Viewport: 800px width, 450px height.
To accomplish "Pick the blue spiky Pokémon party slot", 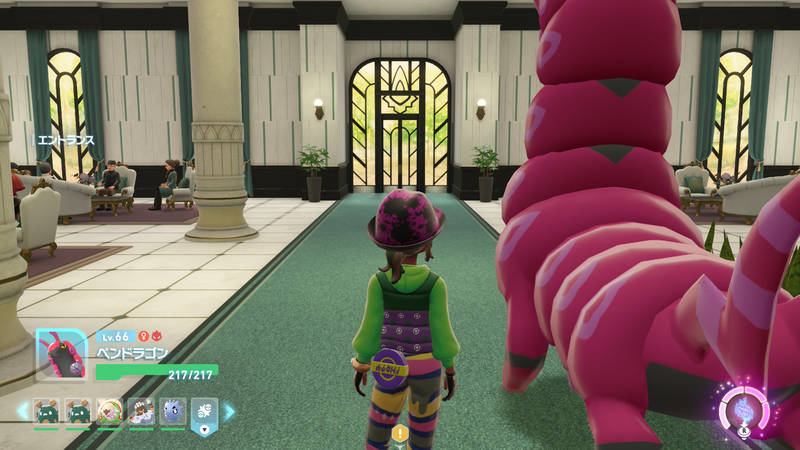I will (172, 411).
